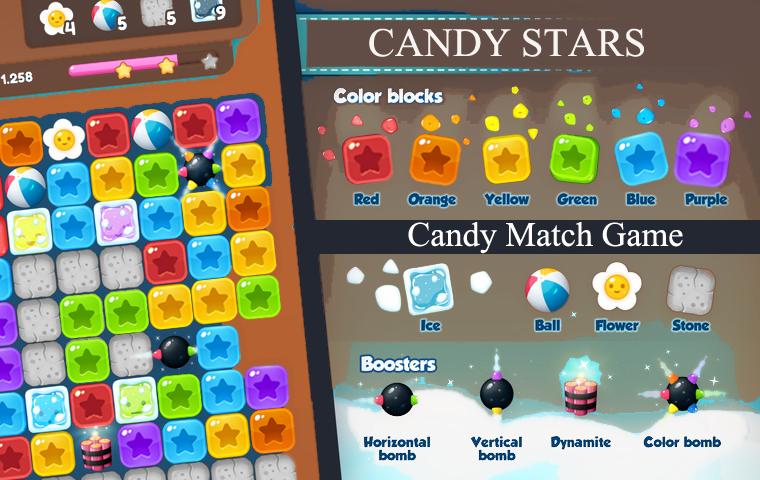Tap the green frozen block on the board
The height and width of the screenshot is (480, 760).
click(x=134, y=400)
